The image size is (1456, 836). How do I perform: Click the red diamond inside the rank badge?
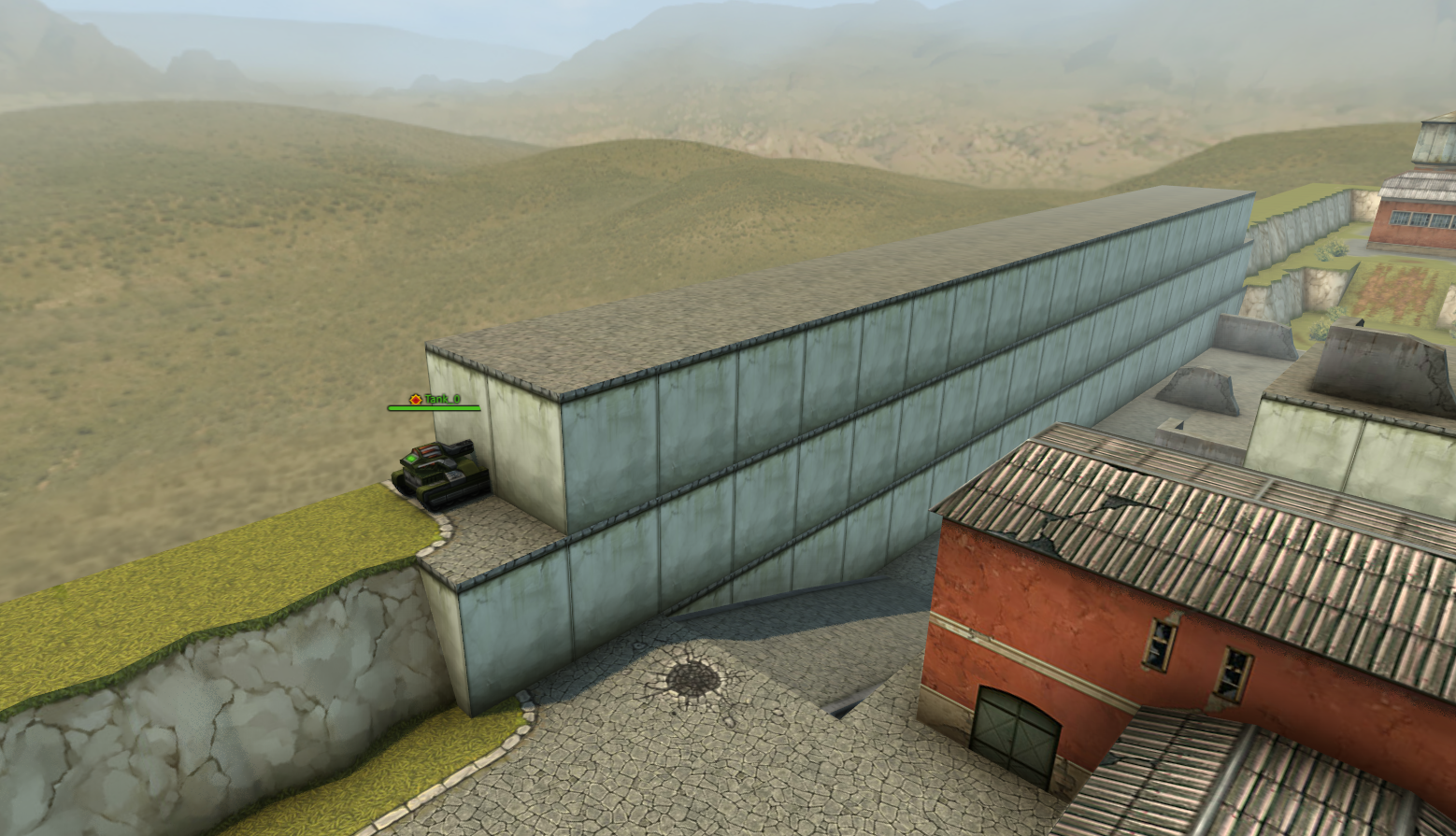click(x=414, y=399)
